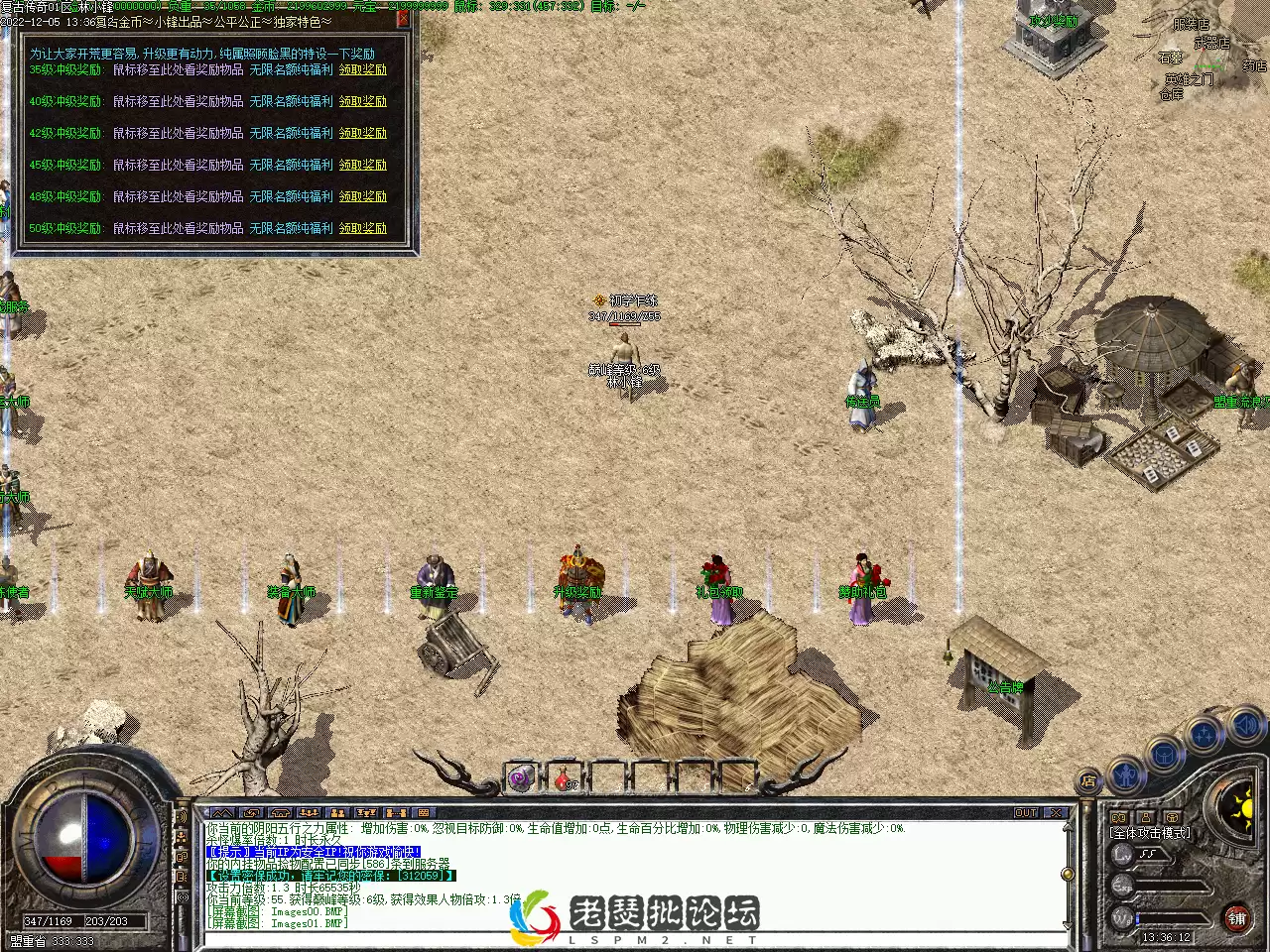Open the gold 店 shop button
The height and width of the screenshot is (952, 1270).
pyautogui.click(x=1088, y=781)
